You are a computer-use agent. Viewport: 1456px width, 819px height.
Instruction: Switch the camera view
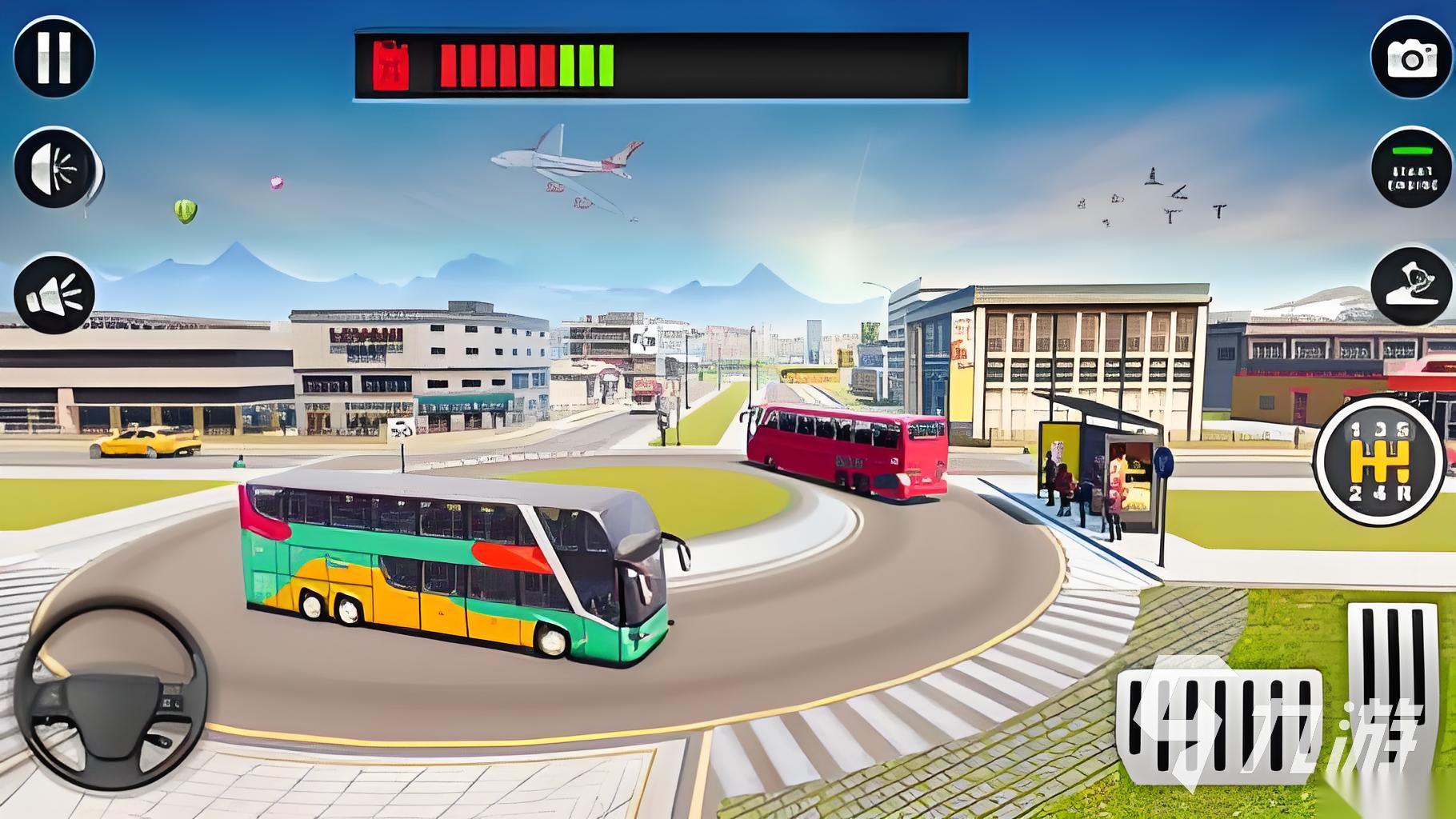1411,57
